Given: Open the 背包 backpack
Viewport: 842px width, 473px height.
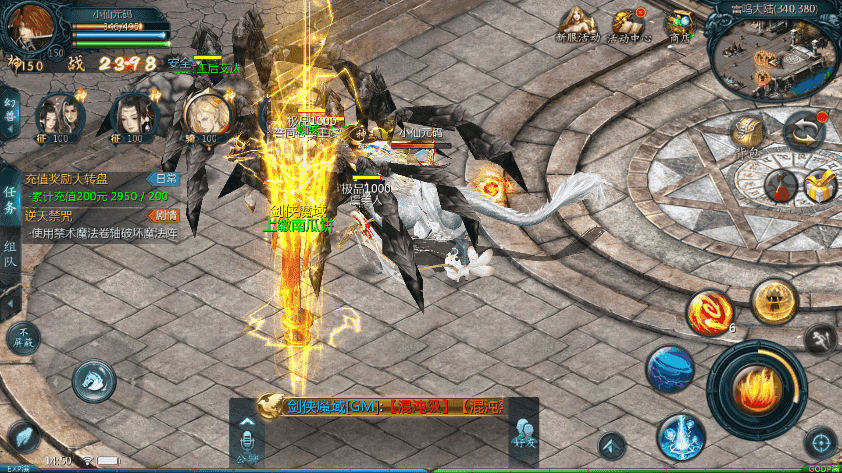Looking at the screenshot, I should click(747, 132).
